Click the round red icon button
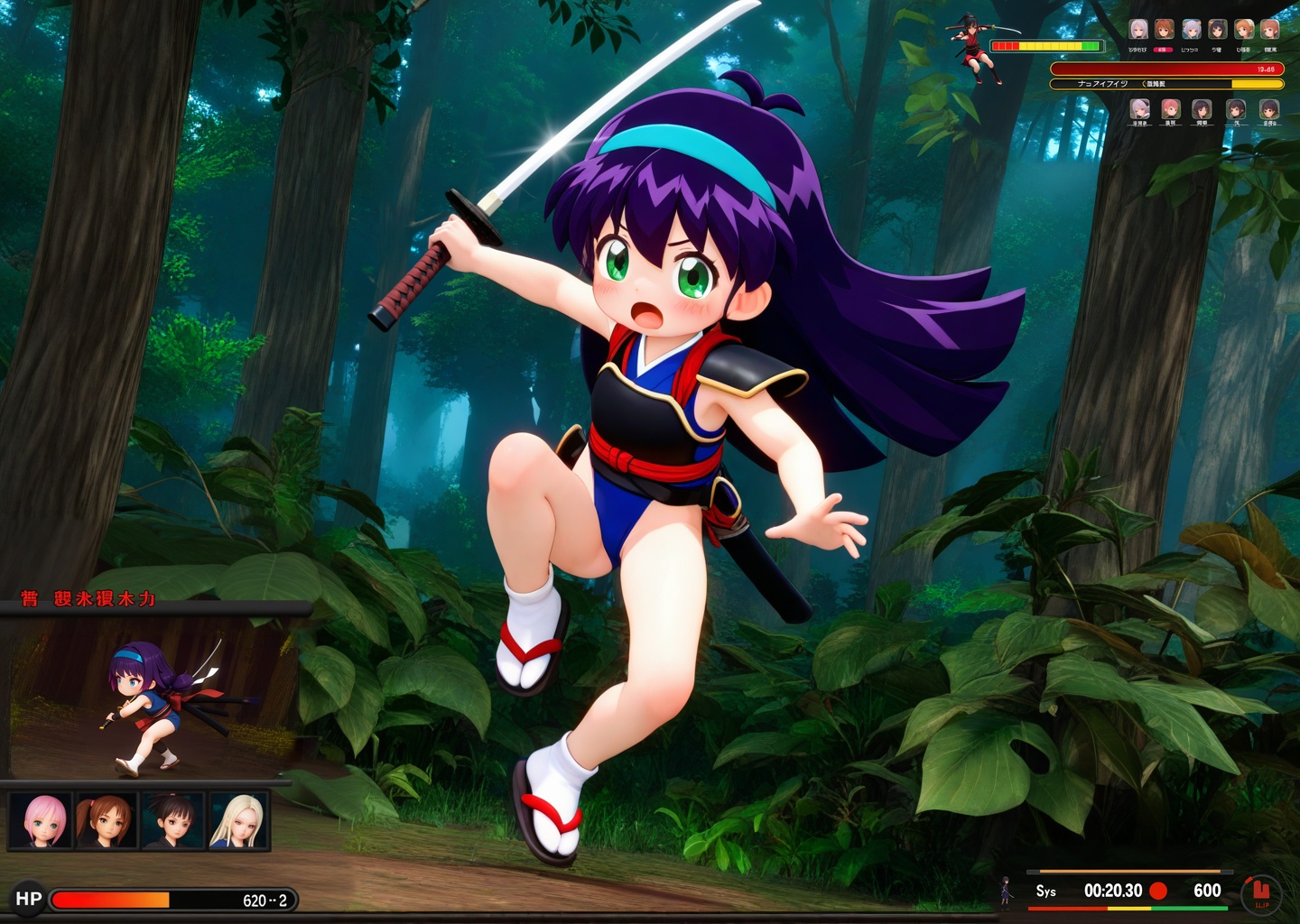Screen dimensions: 1300x924 click(1261, 893)
